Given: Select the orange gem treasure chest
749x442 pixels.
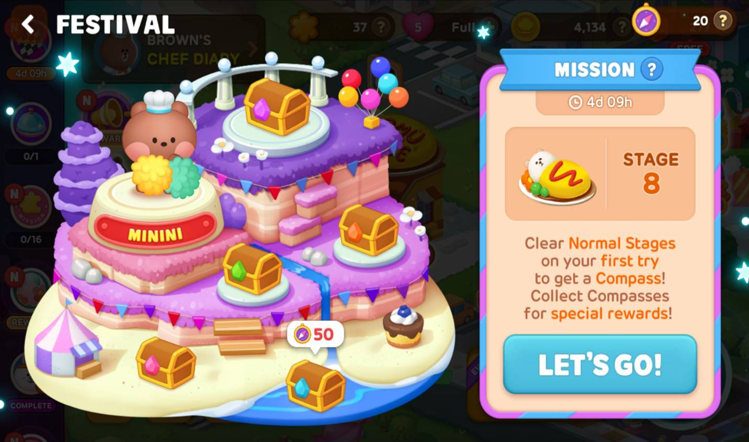Looking at the screenshot, I should coord(367,231).
